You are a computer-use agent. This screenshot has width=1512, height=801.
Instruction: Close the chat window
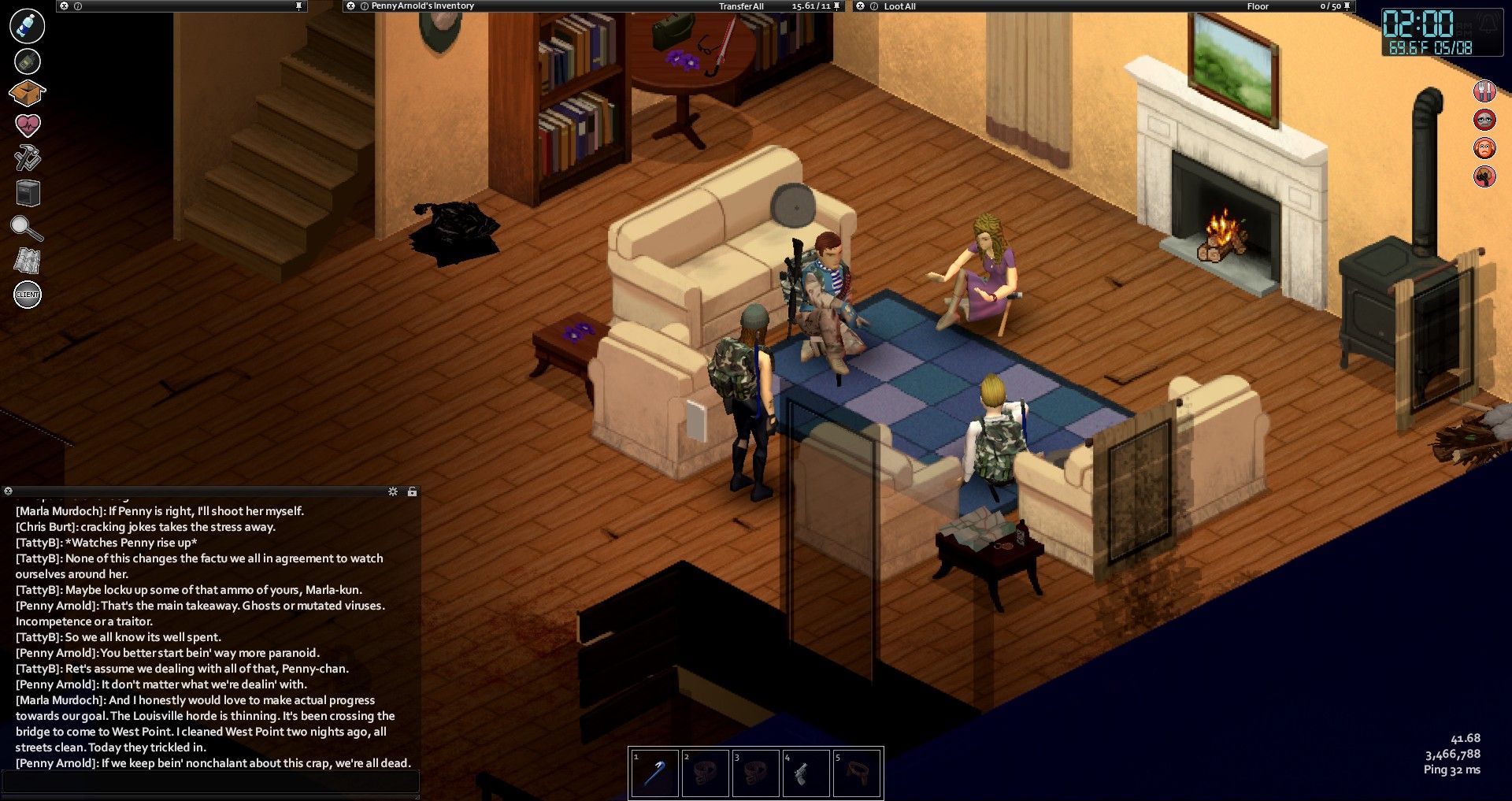coord(8,491)
